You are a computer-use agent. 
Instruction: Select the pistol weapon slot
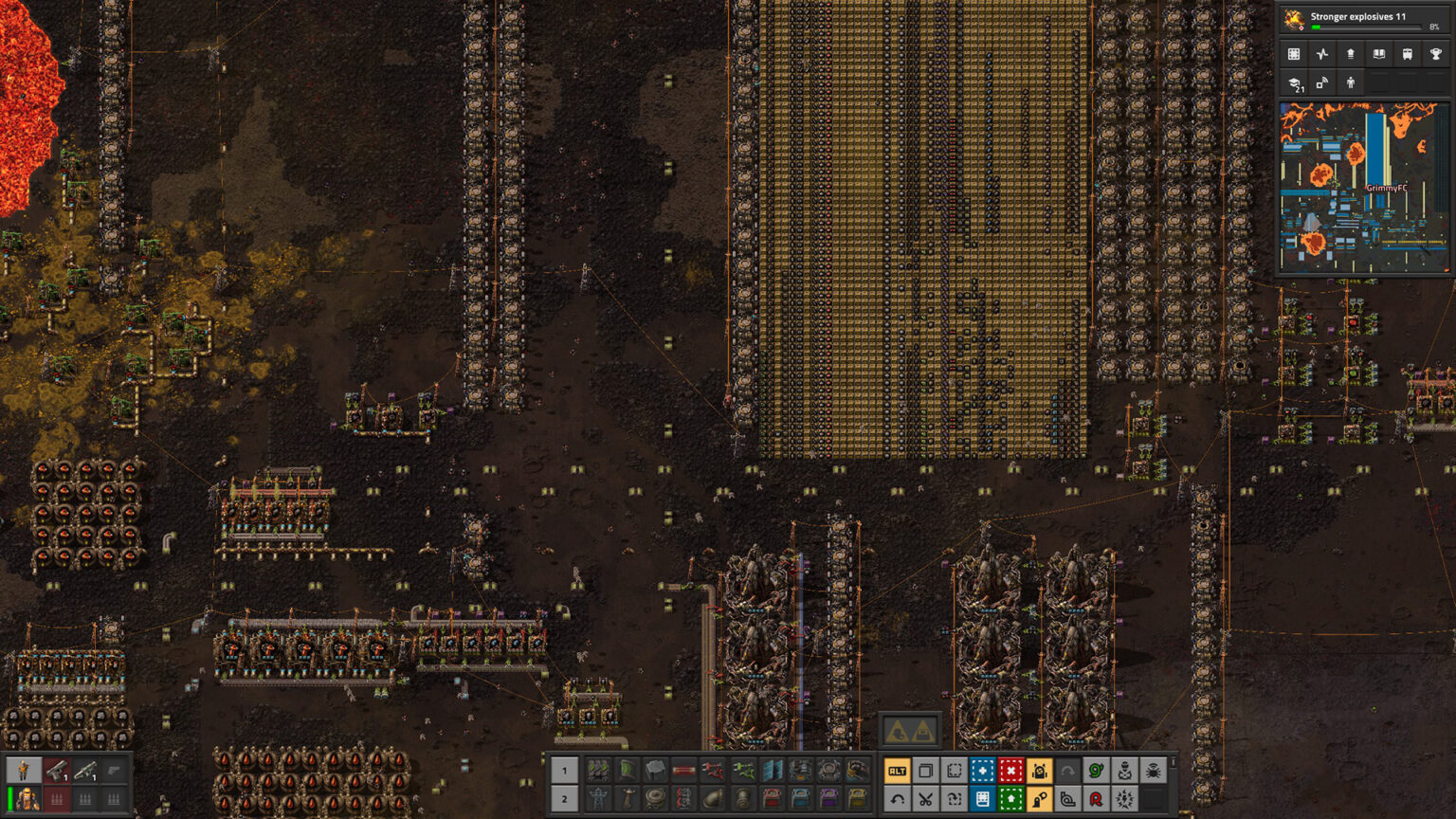tap(57, 771)
